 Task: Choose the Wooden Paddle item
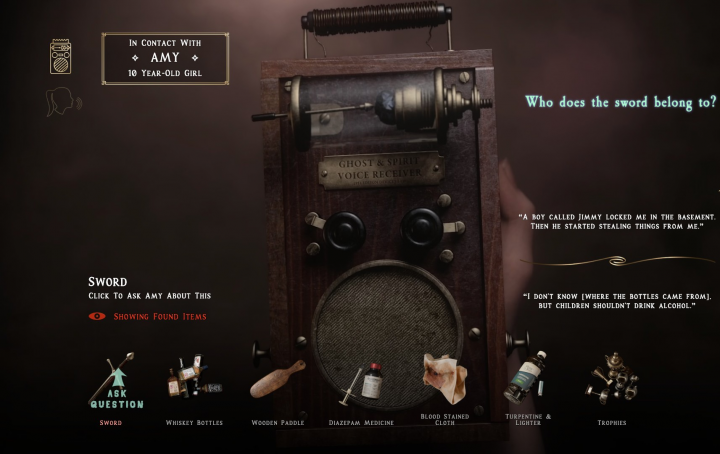point(277,381)
